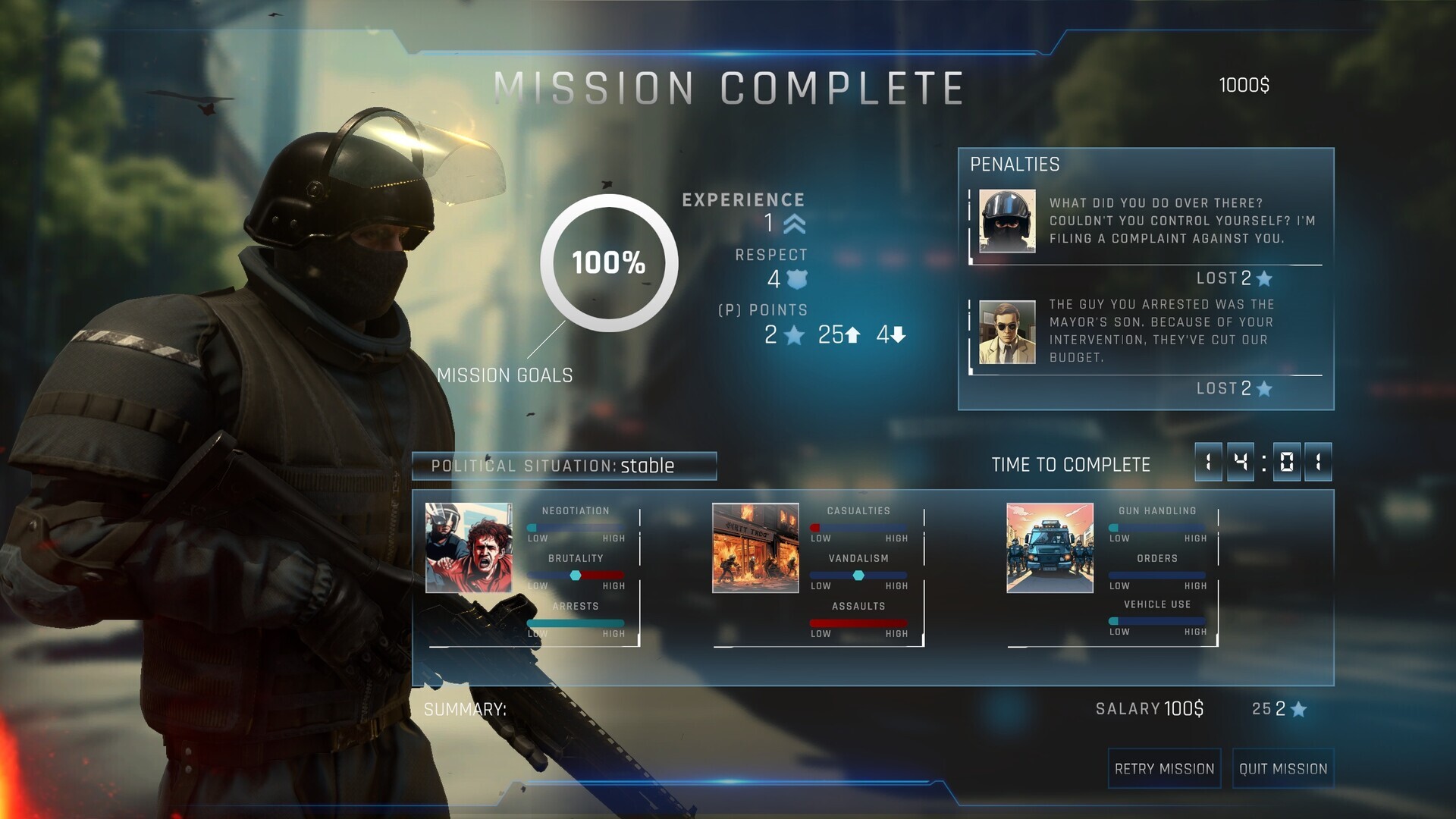The image size is (1456, 819).
Task: Click the blue down arrow beside 4
Action: pyautogui.click(x=899, y=334)
